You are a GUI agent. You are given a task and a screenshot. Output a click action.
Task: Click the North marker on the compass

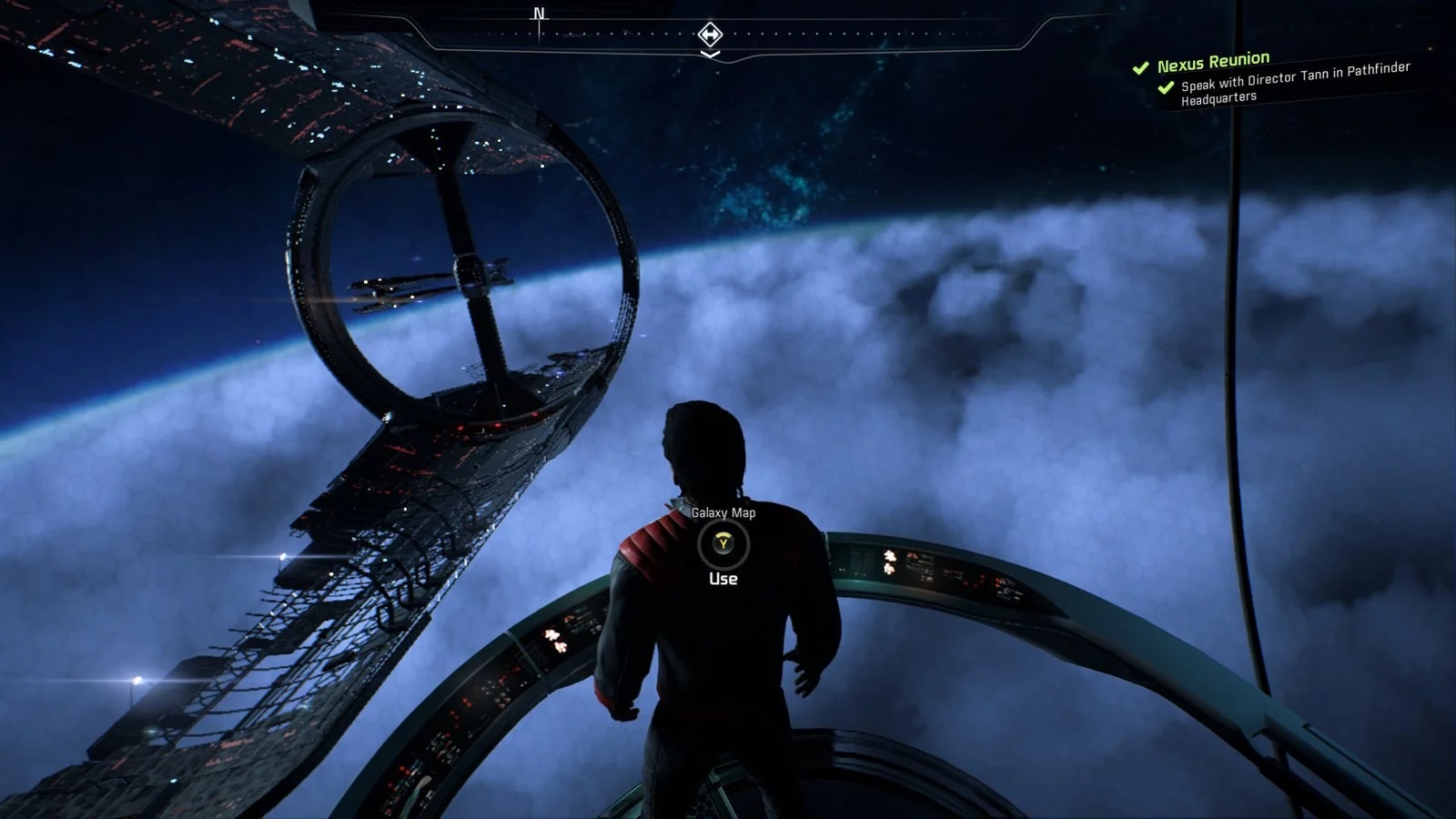tap(540, 15)
